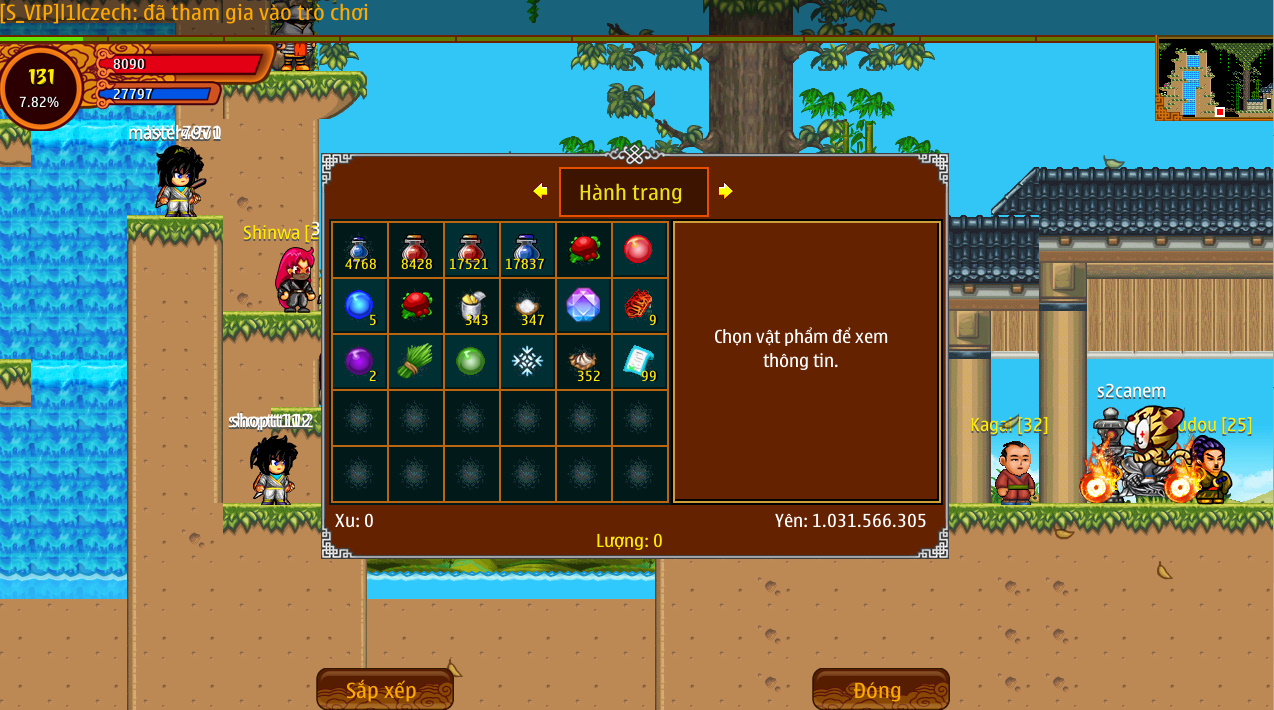Select the blue potion stack of 4768
Viewport: 1274px width, 710px height.
point(360,250)
